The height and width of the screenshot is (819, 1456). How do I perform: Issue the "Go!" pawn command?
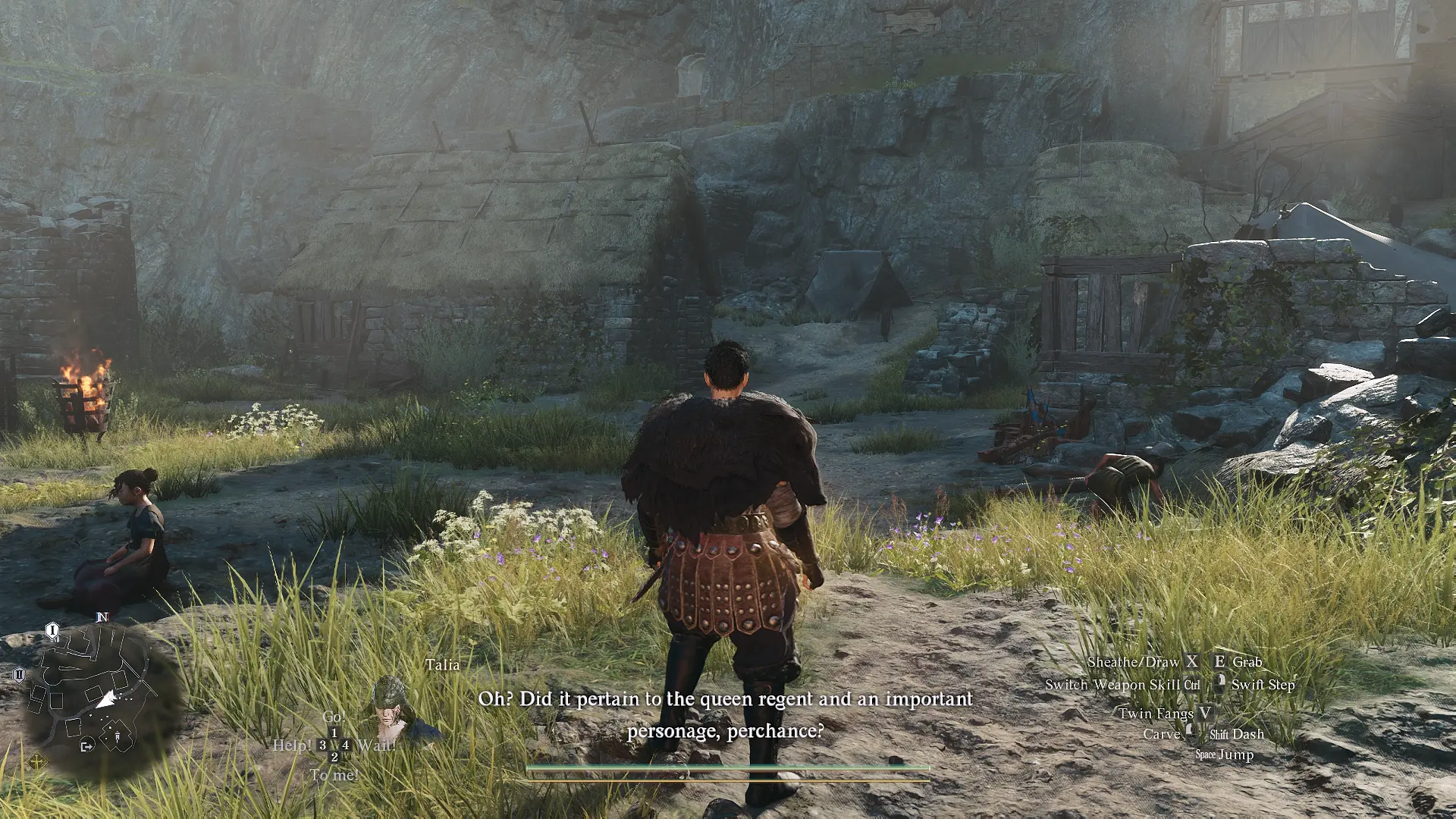tap(334, 717)
